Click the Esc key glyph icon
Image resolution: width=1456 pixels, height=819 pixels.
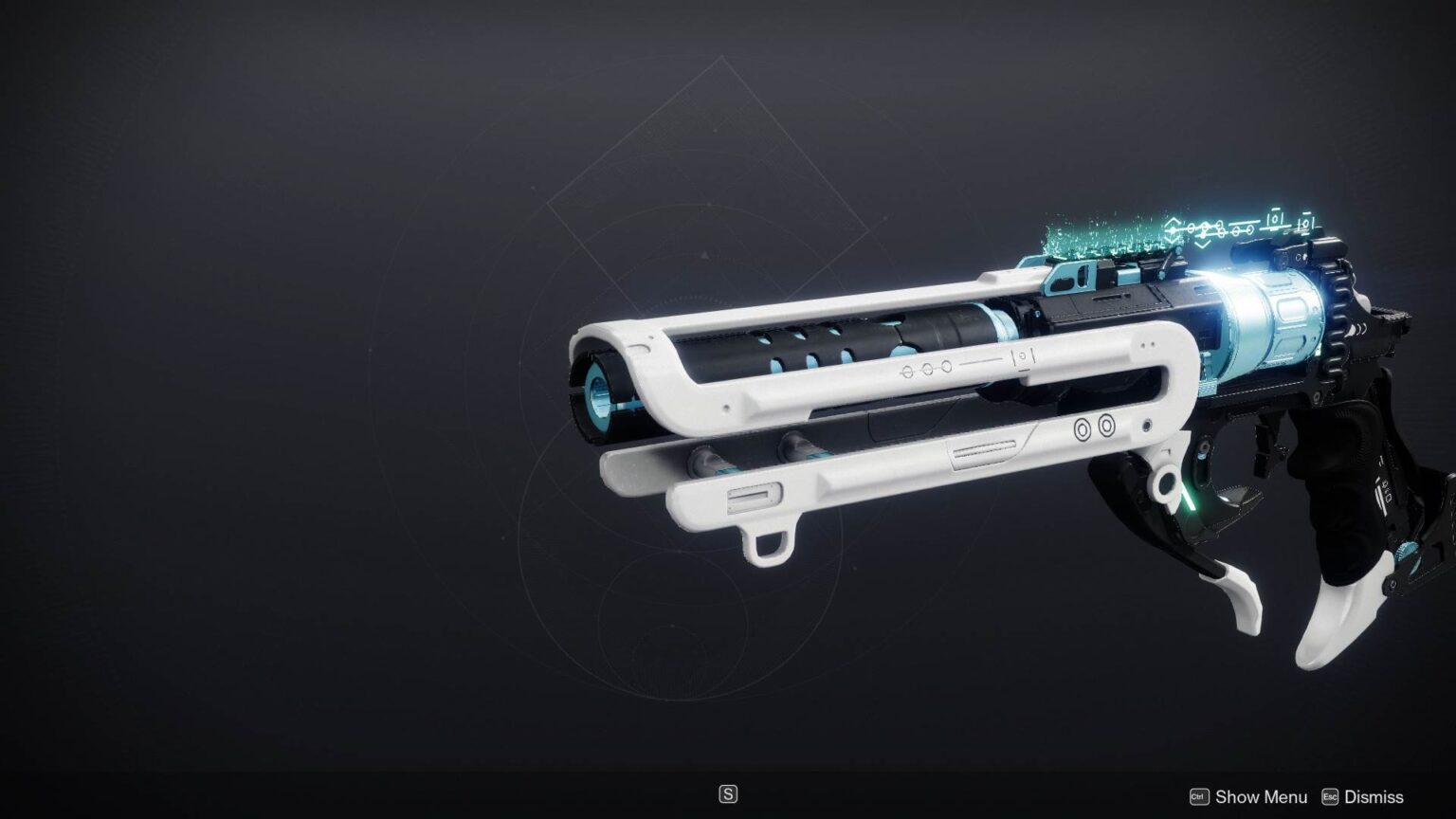click(1331, 796)
